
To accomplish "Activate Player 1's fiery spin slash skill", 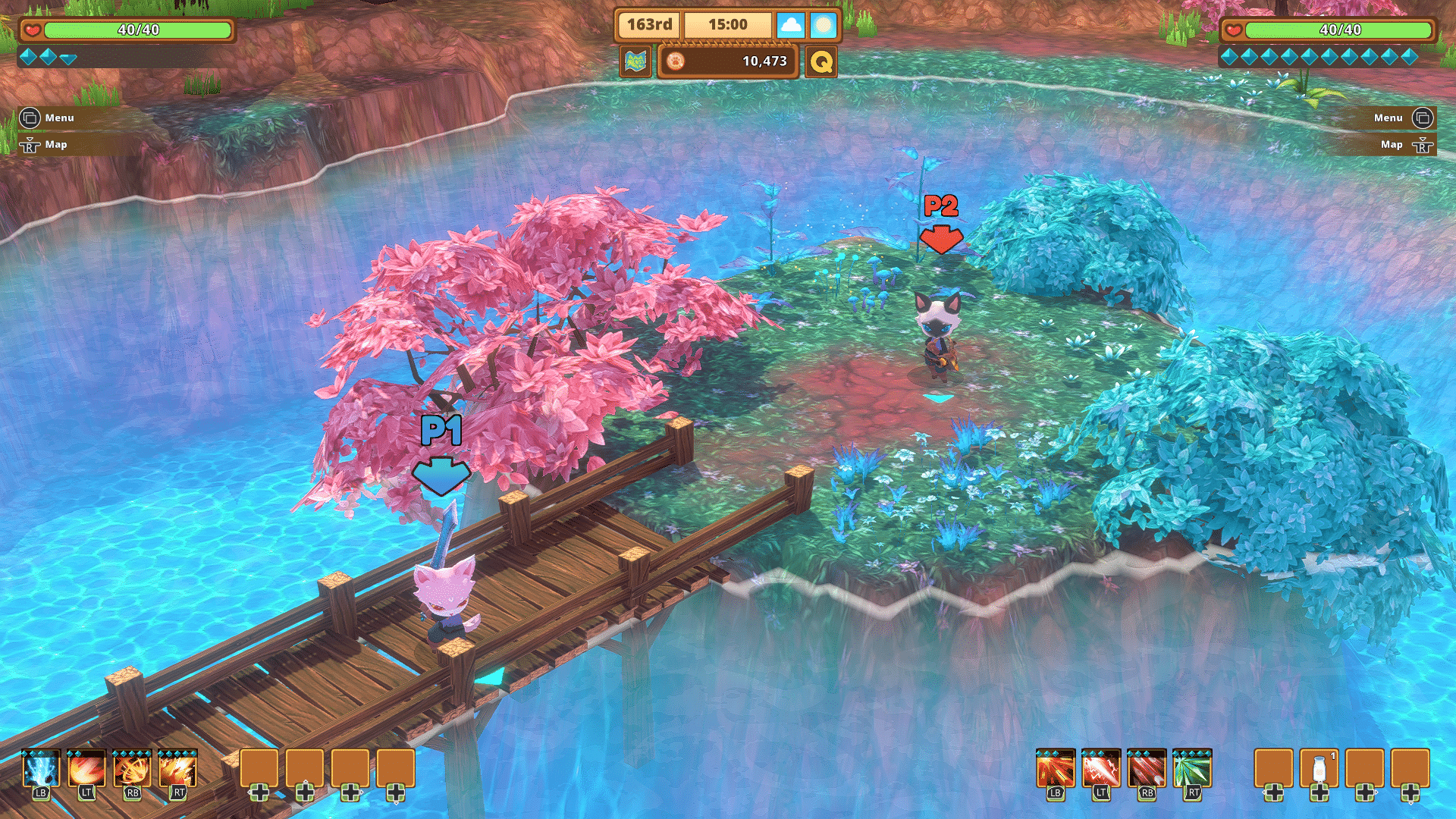I will pyautogui.click(x=133, y=770).
